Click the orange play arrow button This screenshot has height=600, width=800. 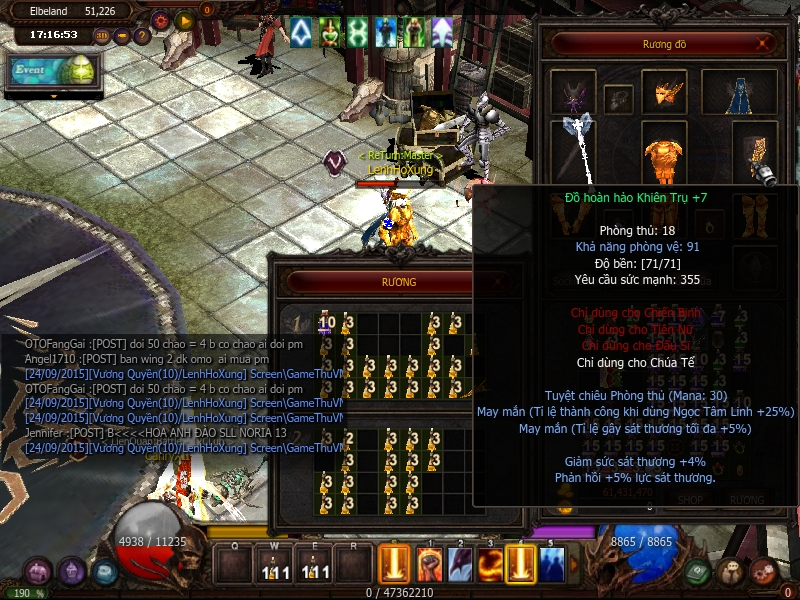(184, 20)
